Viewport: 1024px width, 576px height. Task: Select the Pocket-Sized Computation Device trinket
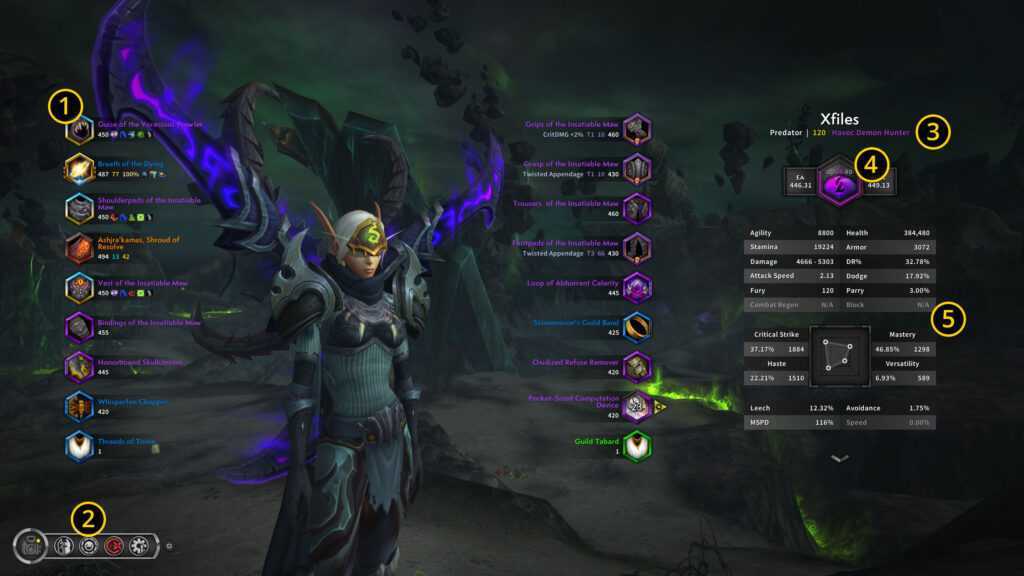637,406
